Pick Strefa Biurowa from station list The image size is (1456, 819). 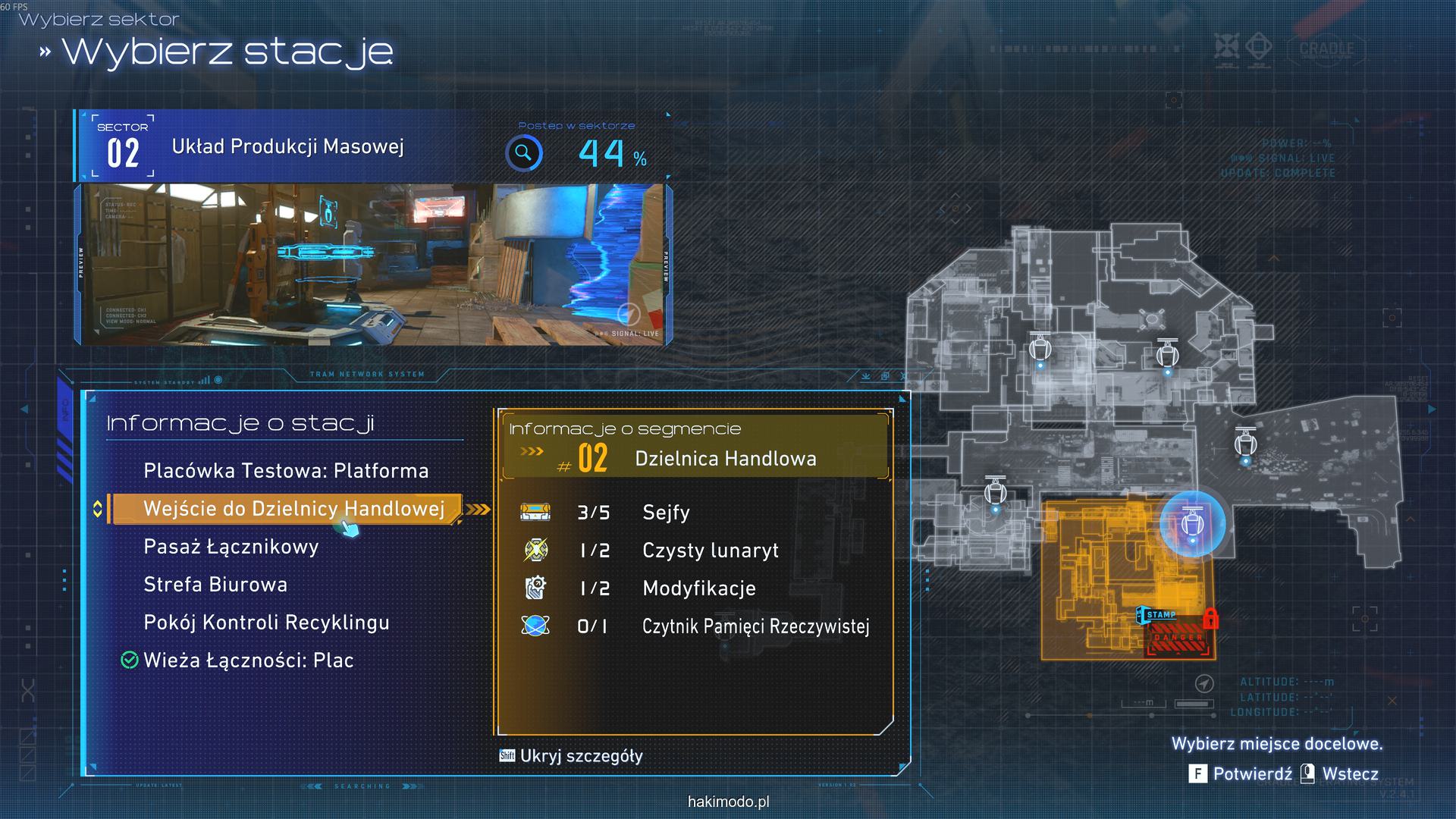(215, 585)
